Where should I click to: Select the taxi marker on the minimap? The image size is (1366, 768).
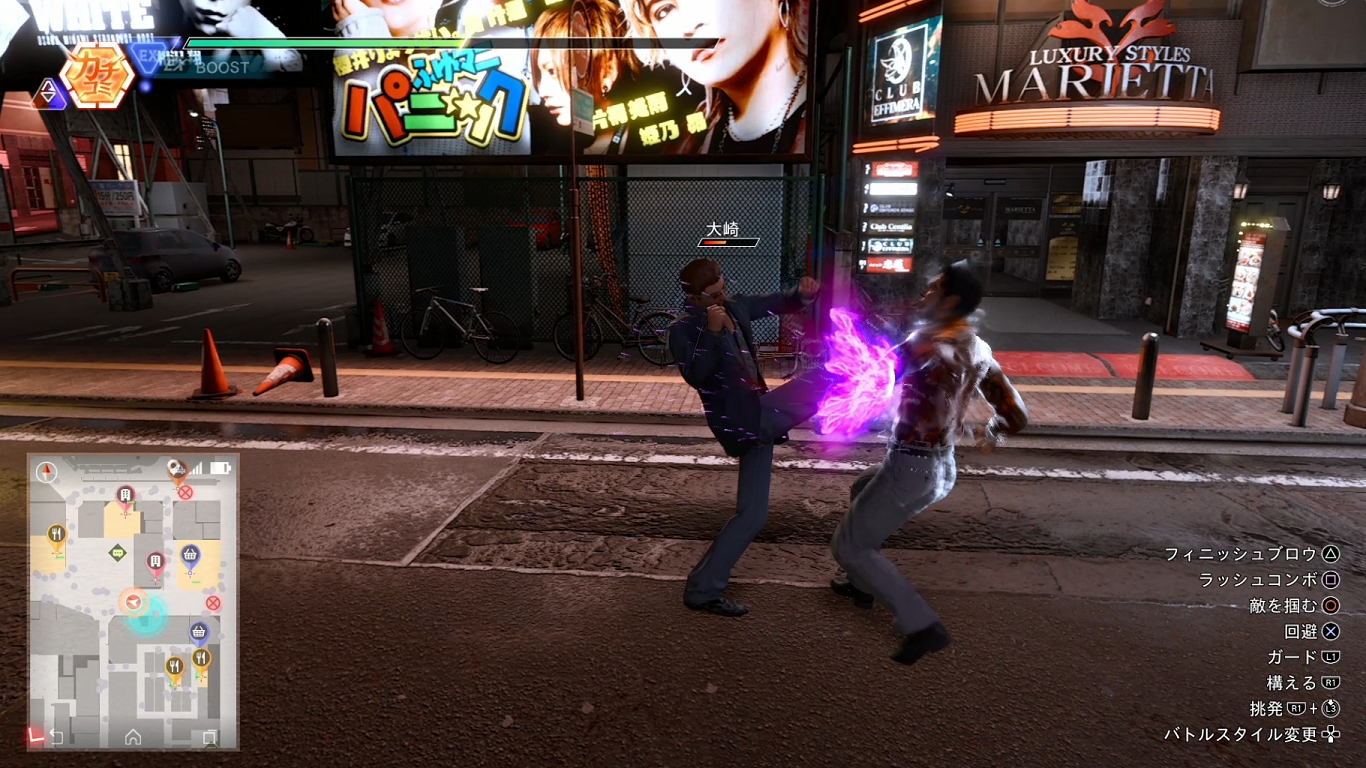[x=177, y=468]
